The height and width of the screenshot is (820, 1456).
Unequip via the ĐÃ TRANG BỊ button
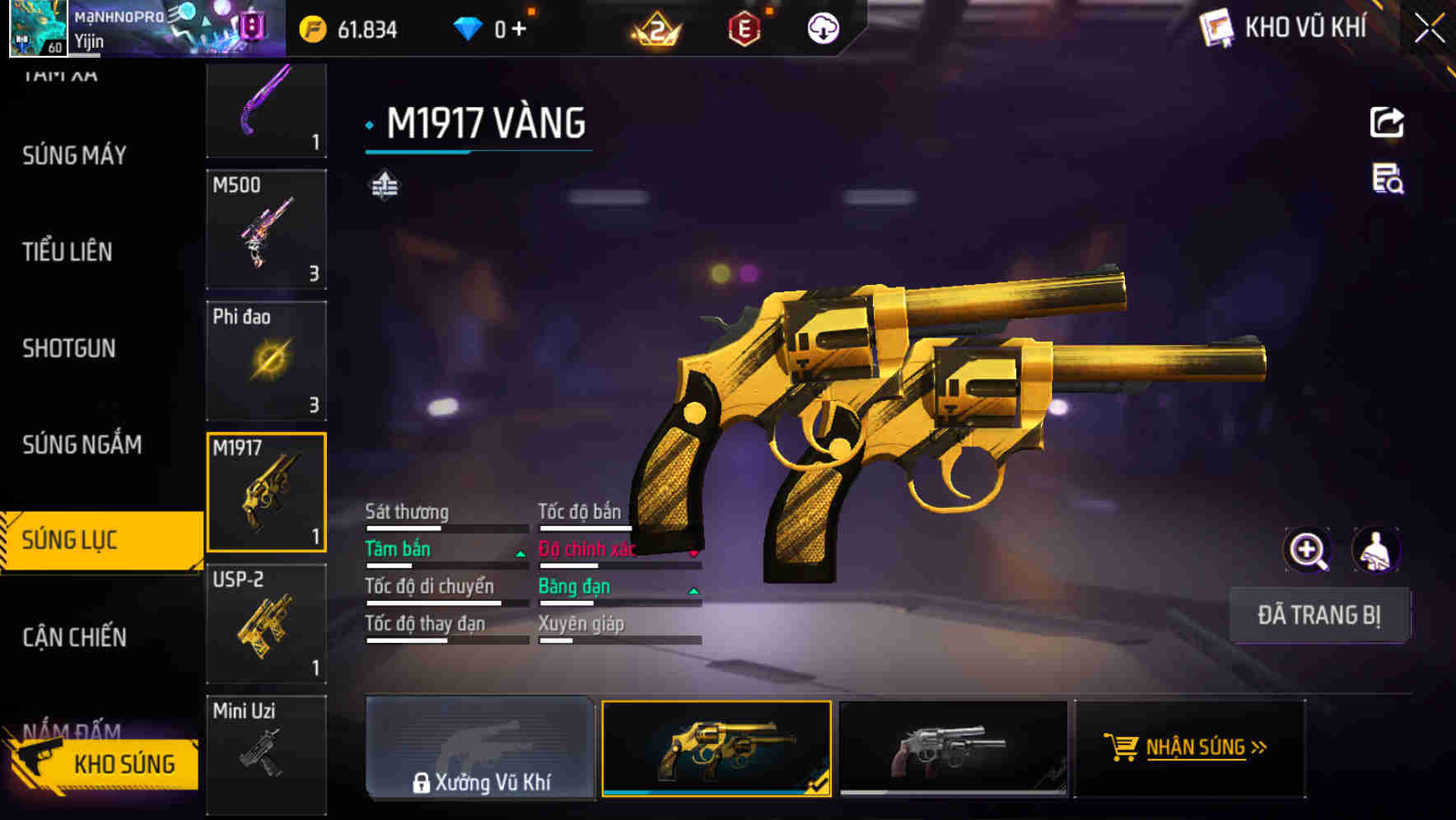click(x=1319, y=615)
